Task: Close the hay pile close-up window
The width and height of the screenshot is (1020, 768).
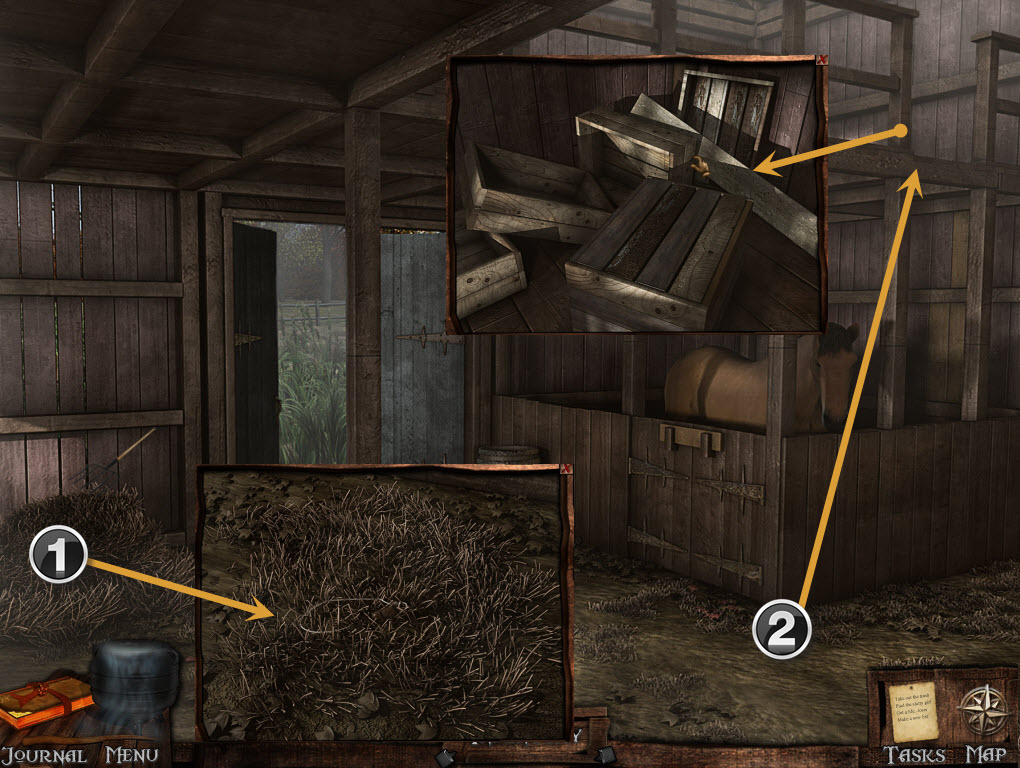Action: pos(567,469)
